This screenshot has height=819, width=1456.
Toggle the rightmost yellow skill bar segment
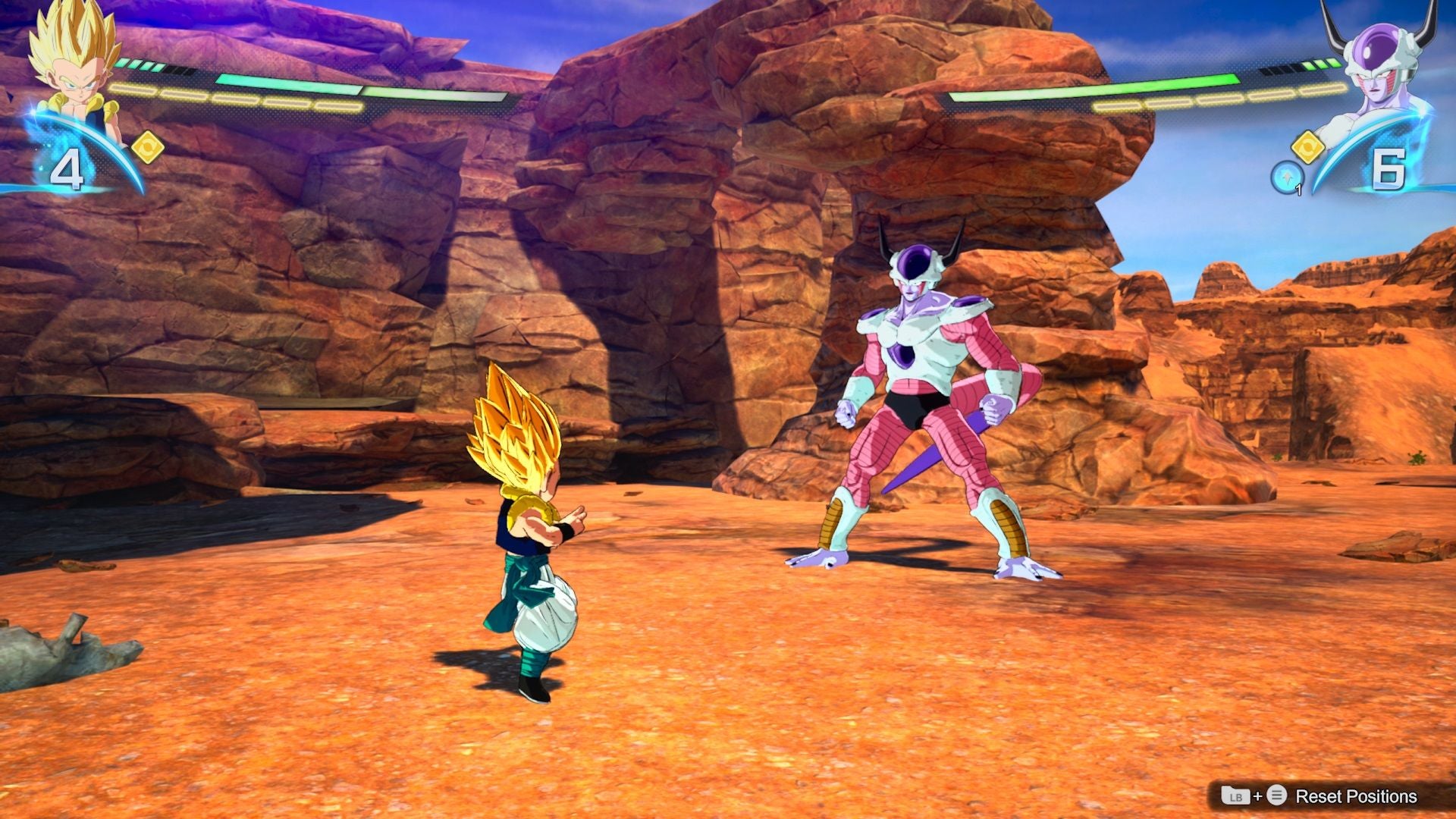coord(1321,91)
